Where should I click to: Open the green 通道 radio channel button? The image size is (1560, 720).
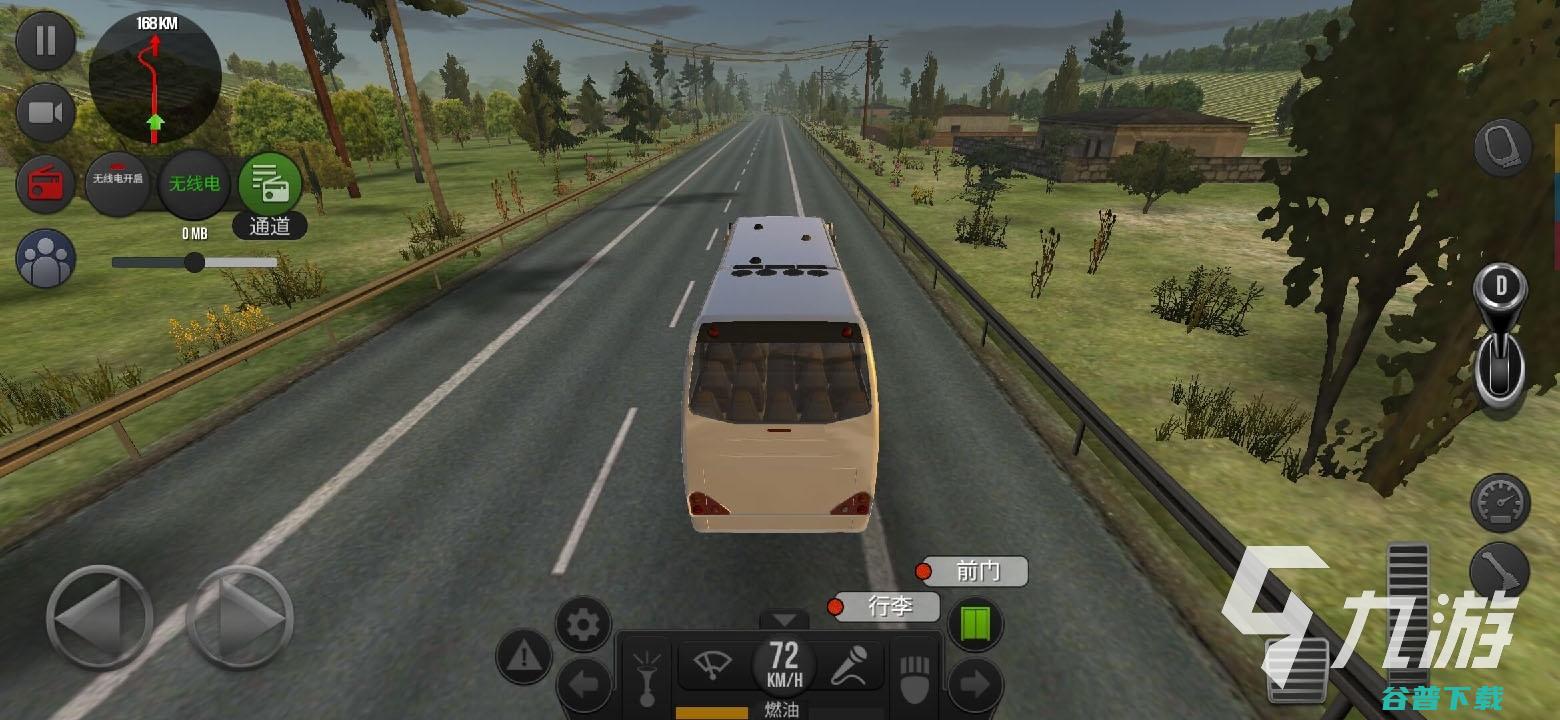pos(269,185)
